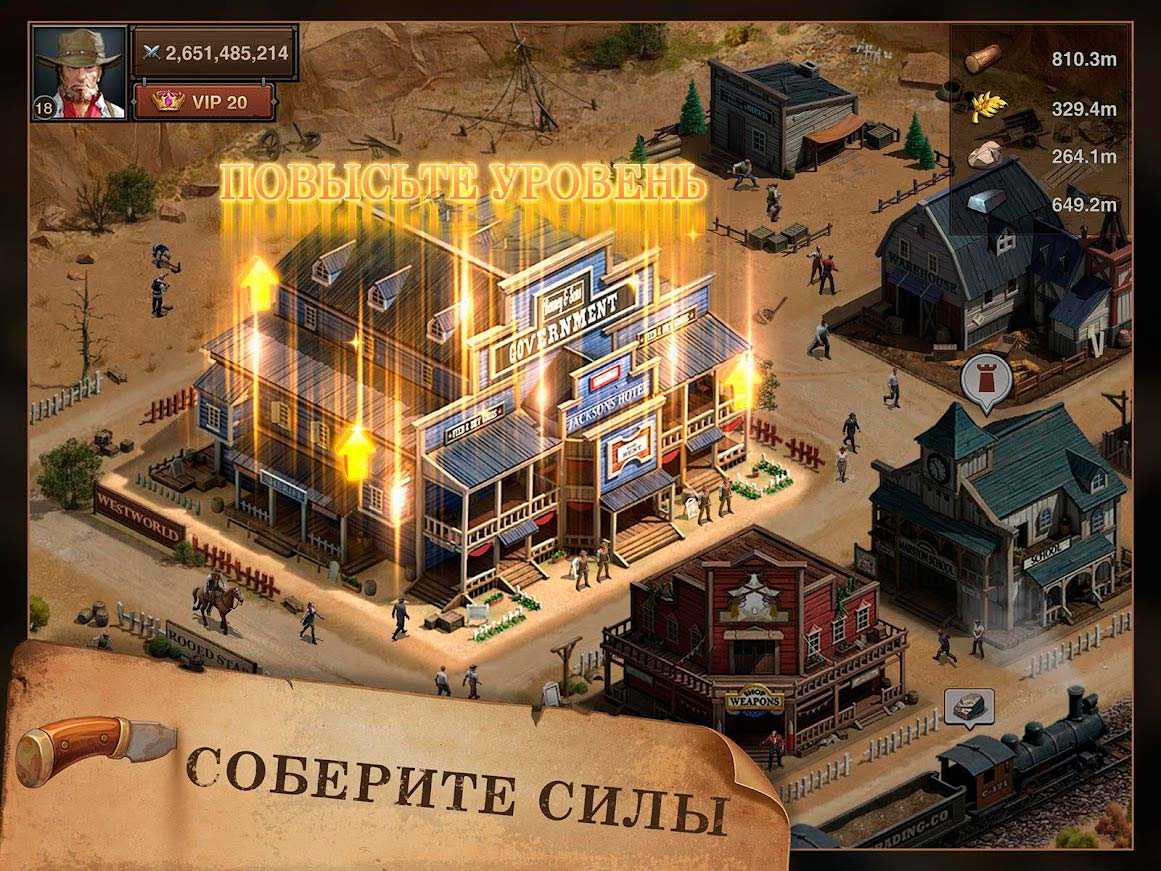Open the VIP 20 panel

204,102
